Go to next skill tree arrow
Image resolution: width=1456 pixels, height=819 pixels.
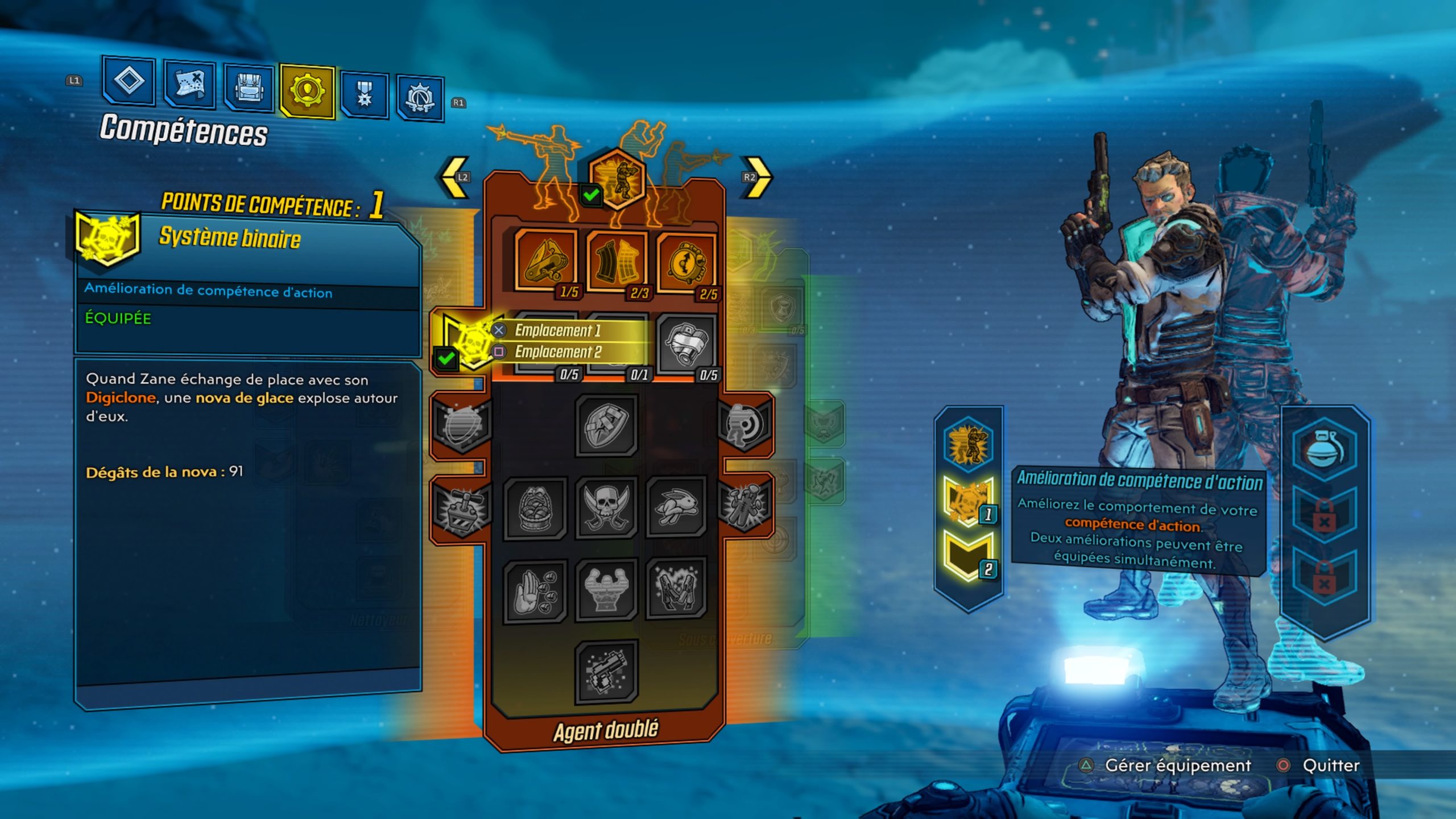[x=756, y=177]
